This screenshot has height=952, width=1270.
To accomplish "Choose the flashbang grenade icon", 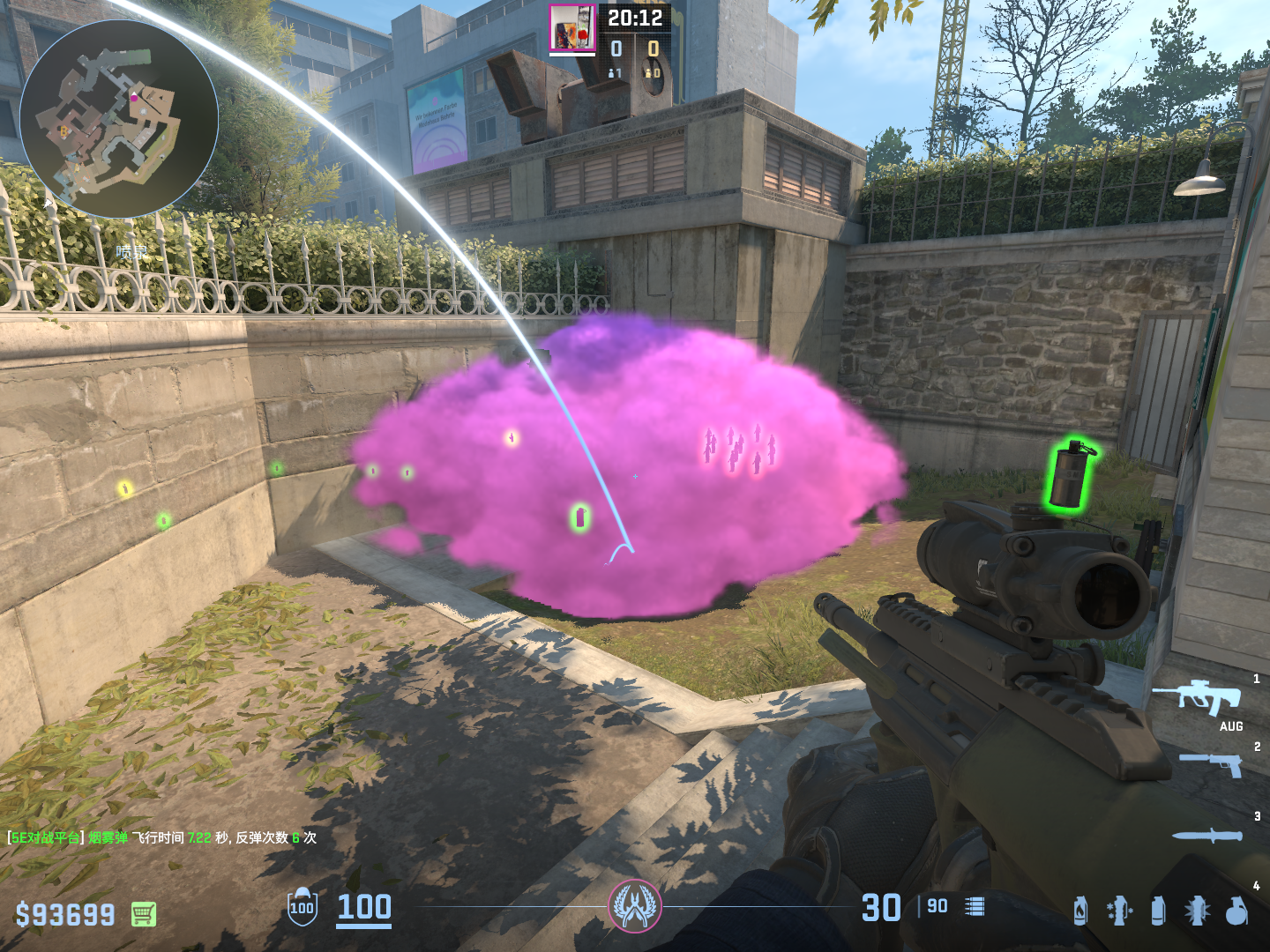I will [1197, 911].
